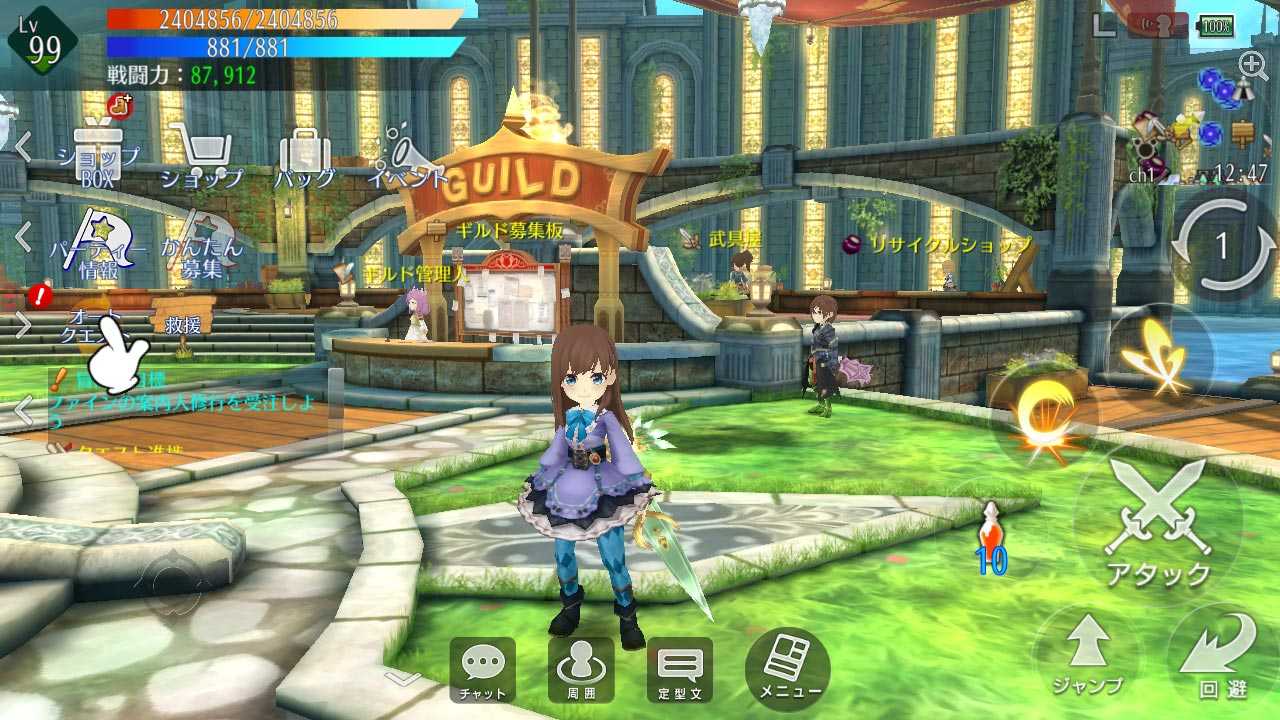Open the main Menu button
The height and width of the screenshot is (720, 1280).
[x=788, y=669]
